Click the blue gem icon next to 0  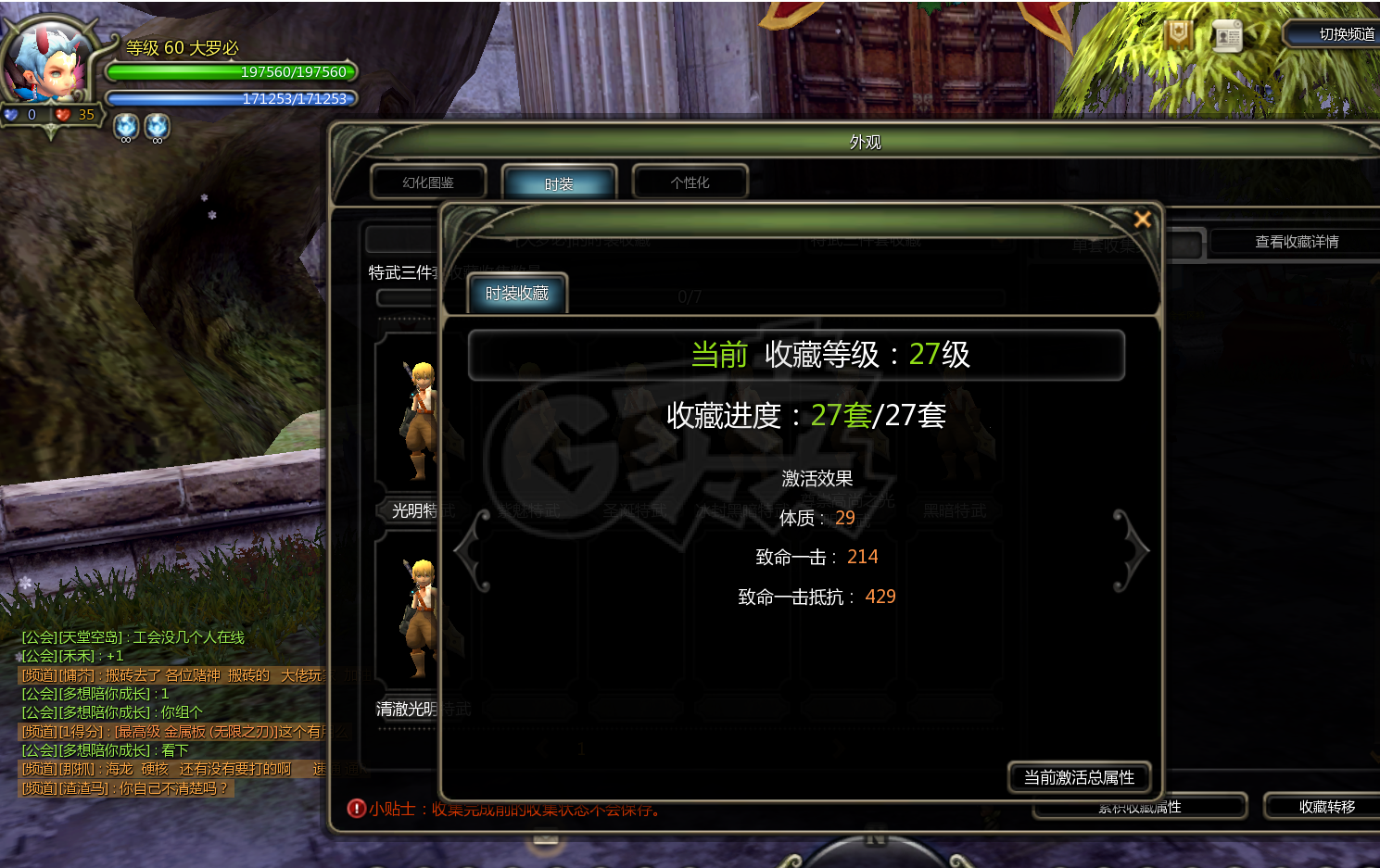pos(13,114)
